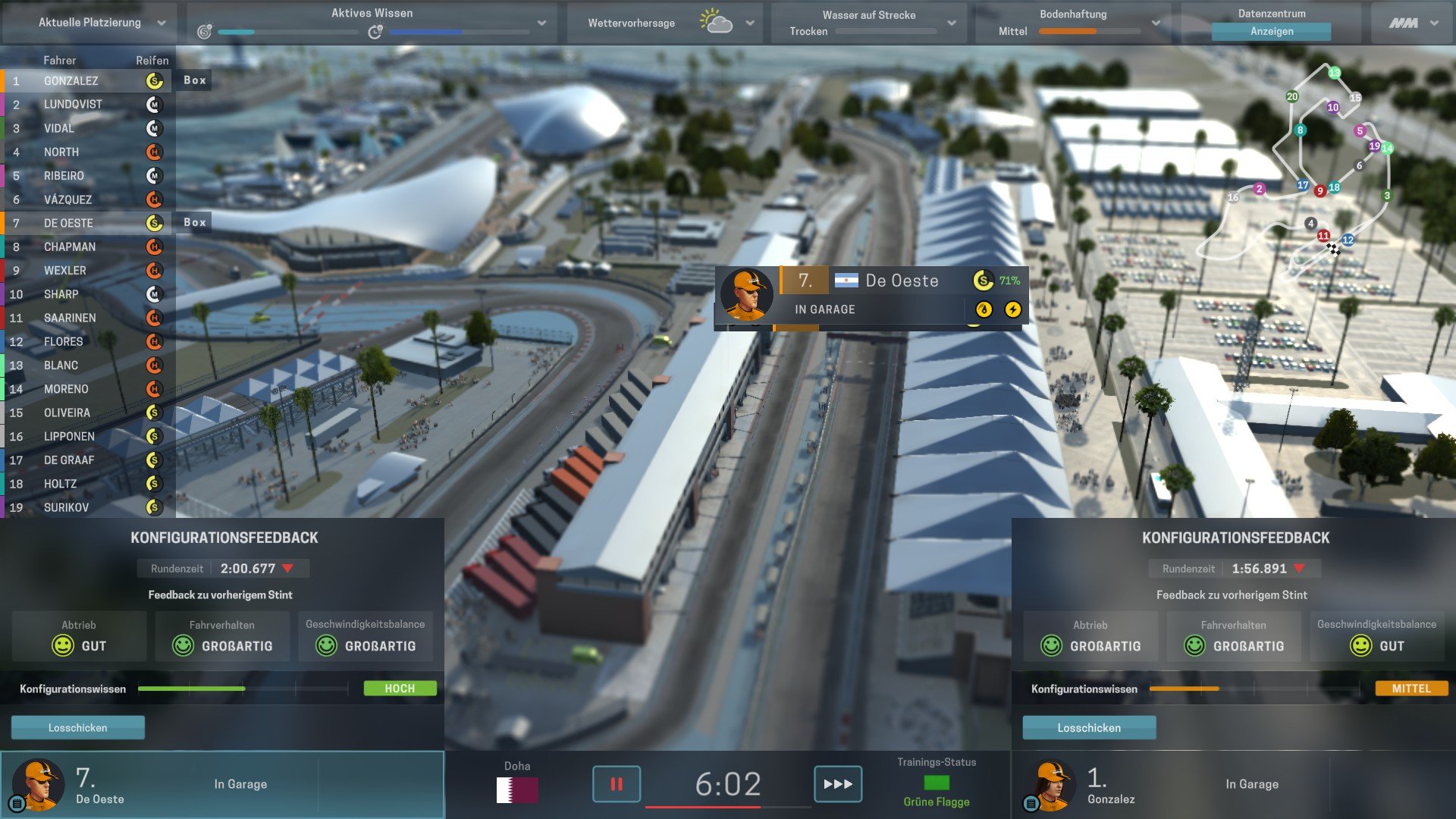
Task: Expand the Bodenhaftung panel
Action: tap(1155, 23)
